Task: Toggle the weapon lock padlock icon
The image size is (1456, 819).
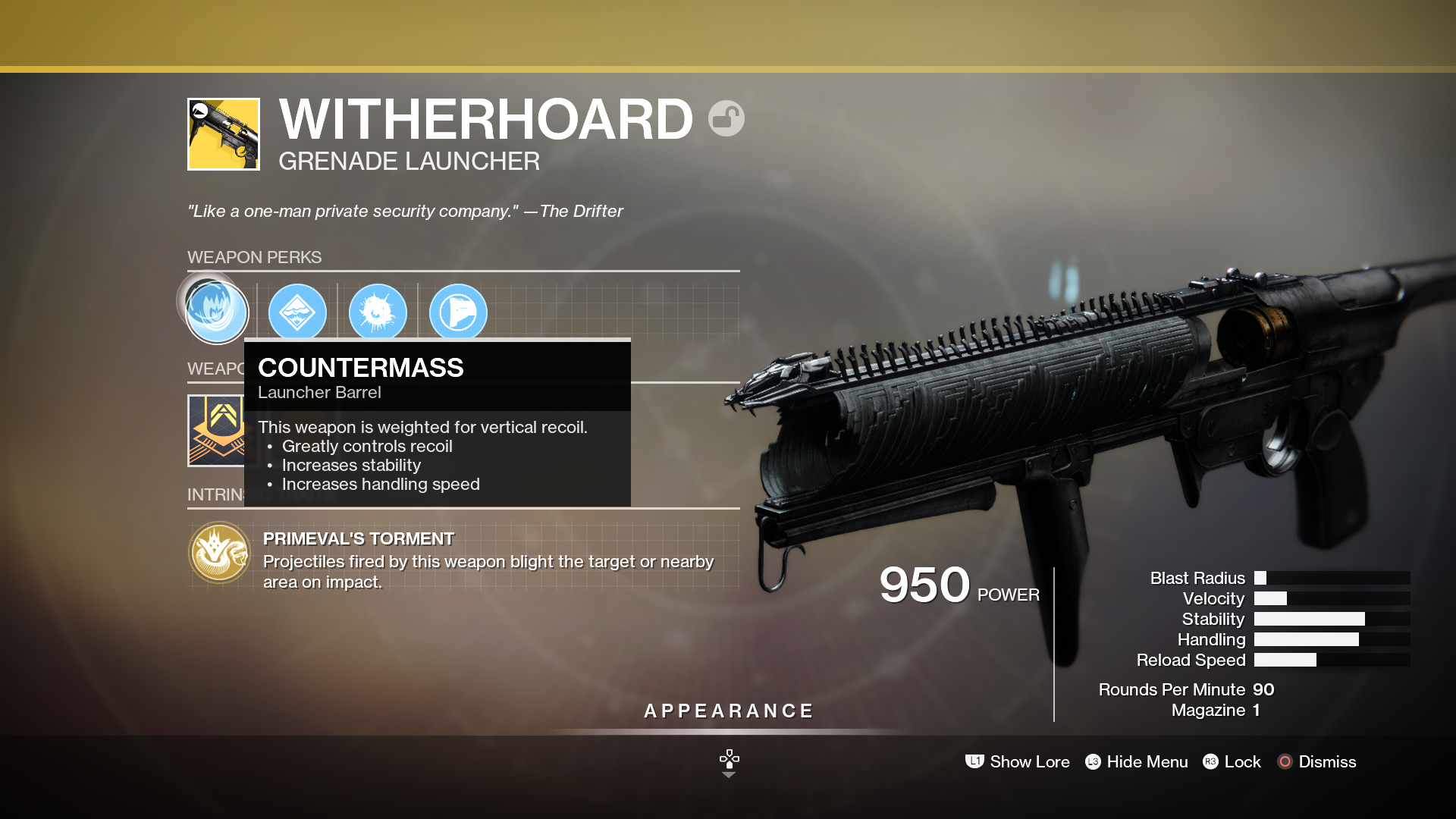Action: tap(726, 118)
